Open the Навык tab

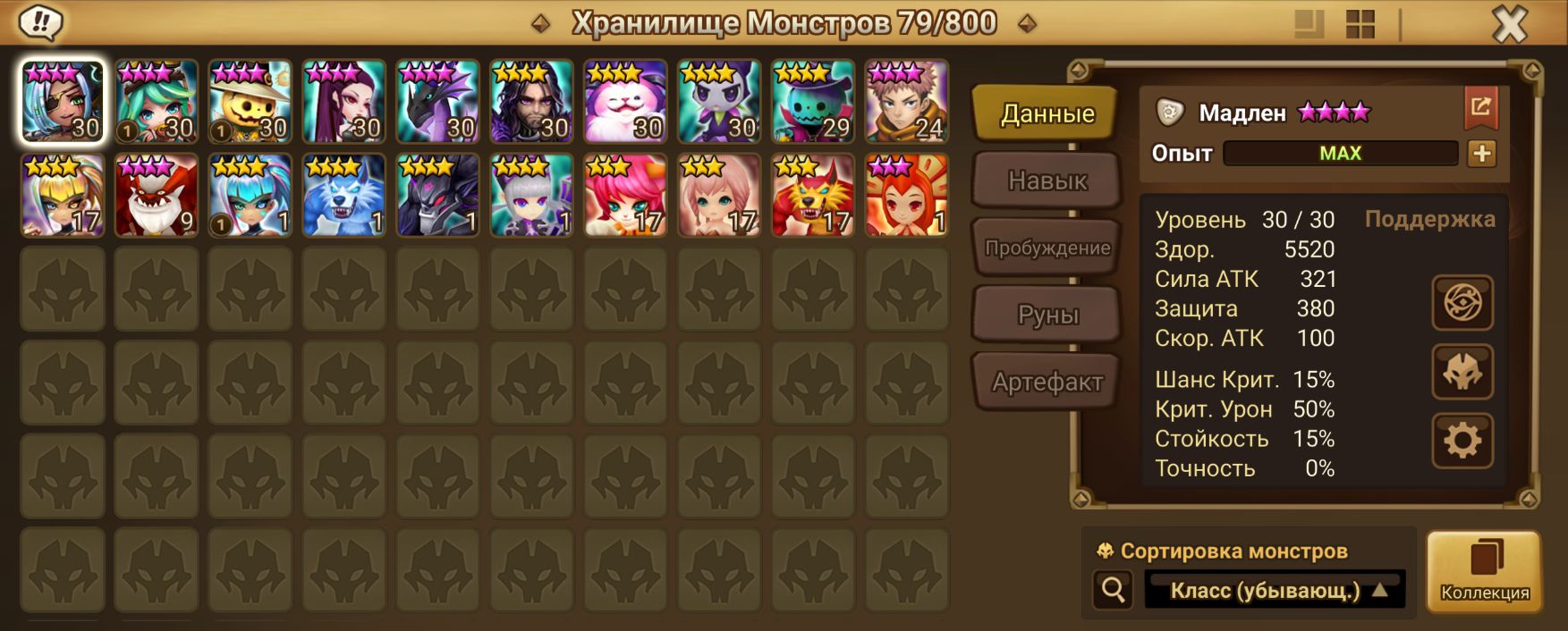(x=1047, y=181)
